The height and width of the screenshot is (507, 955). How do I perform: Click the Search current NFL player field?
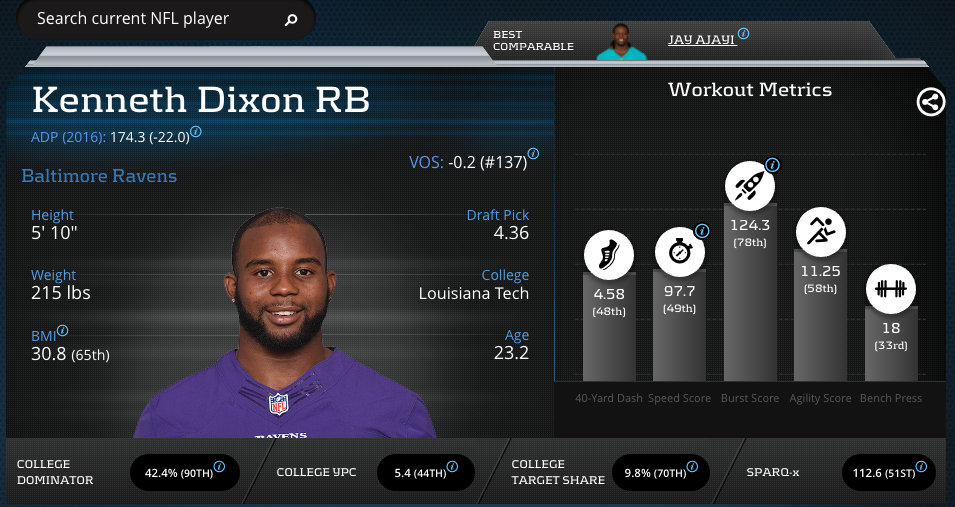150,19
